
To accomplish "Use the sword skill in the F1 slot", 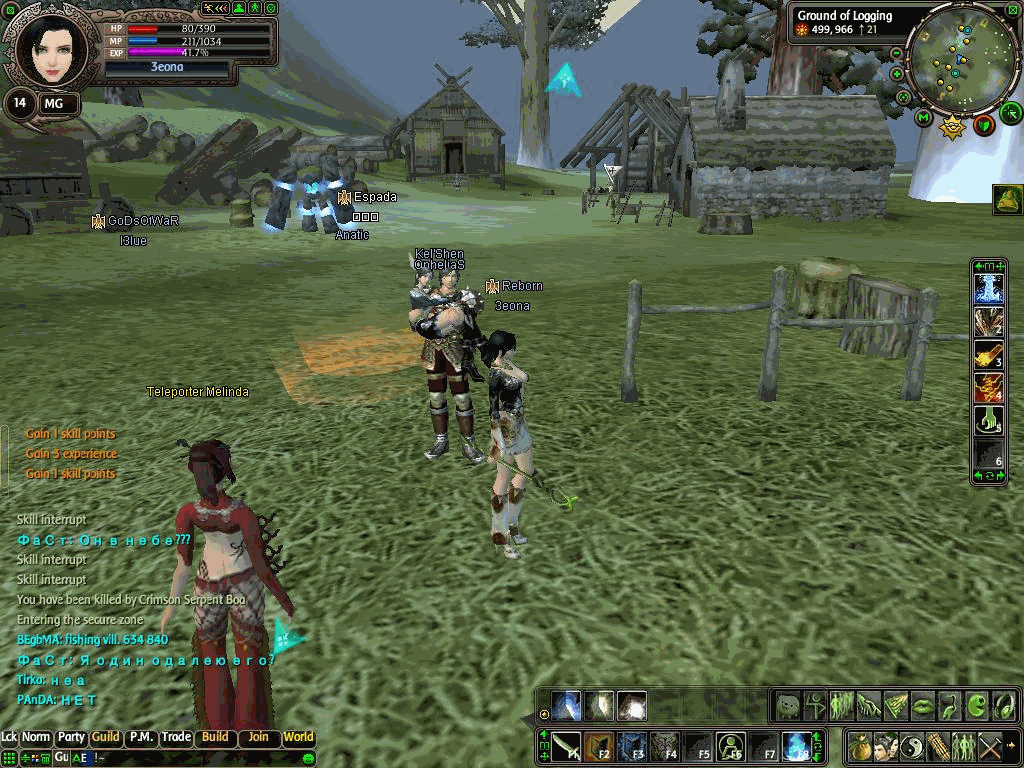I will click(x=566, y=746).
